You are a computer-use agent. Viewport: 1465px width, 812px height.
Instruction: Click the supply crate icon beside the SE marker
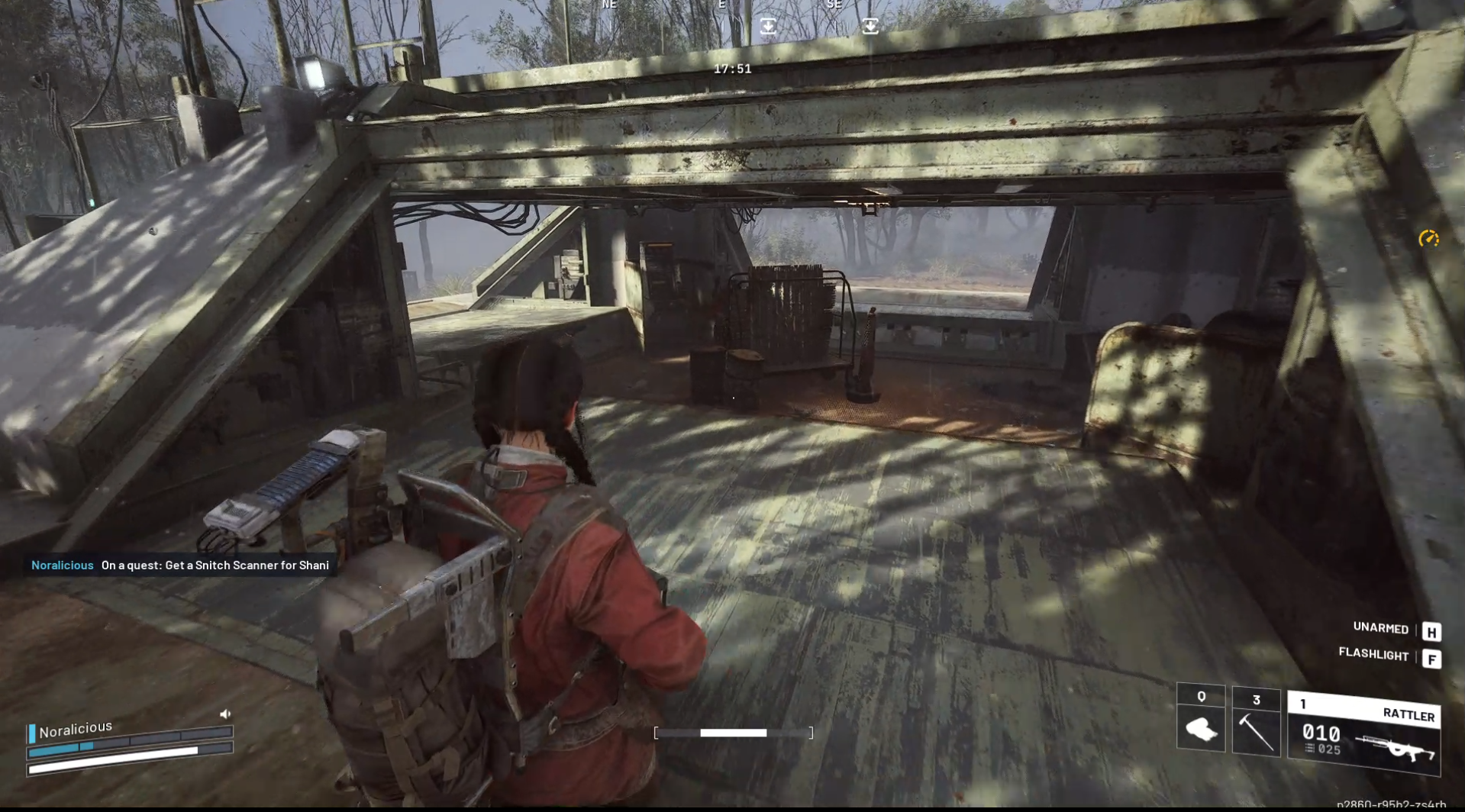[869, 25]
